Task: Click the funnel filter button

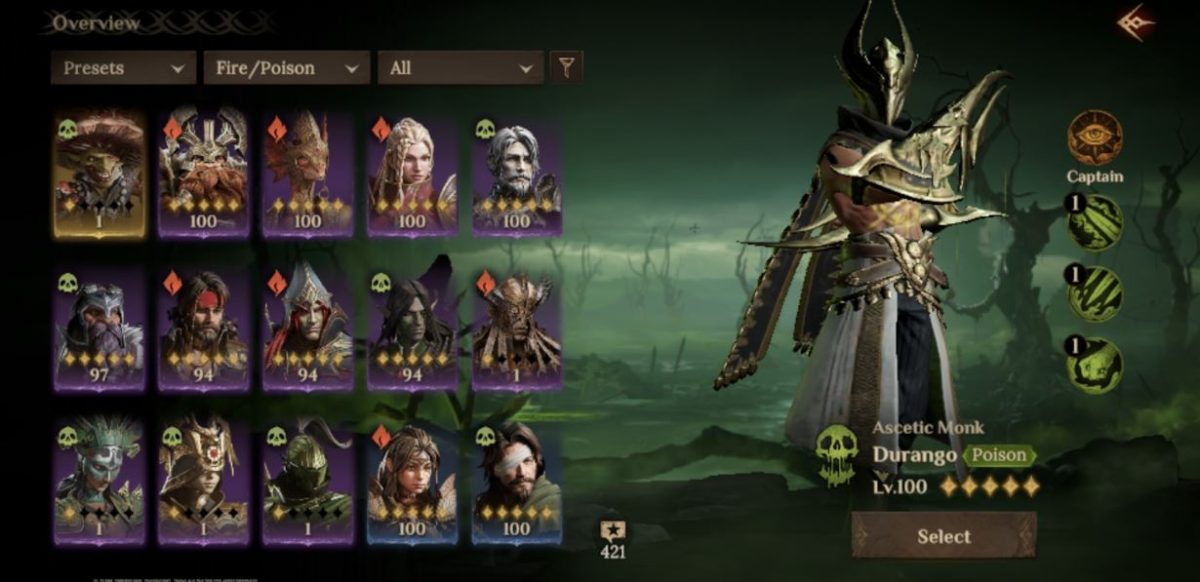Action: click(x=566, y=68)
